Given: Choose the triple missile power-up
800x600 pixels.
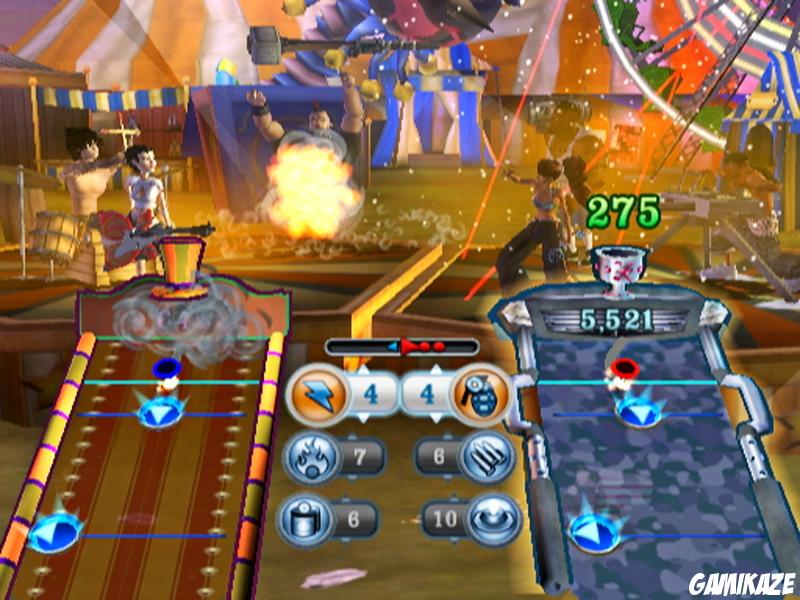Looking at the screenshot, I should point(489,458).
